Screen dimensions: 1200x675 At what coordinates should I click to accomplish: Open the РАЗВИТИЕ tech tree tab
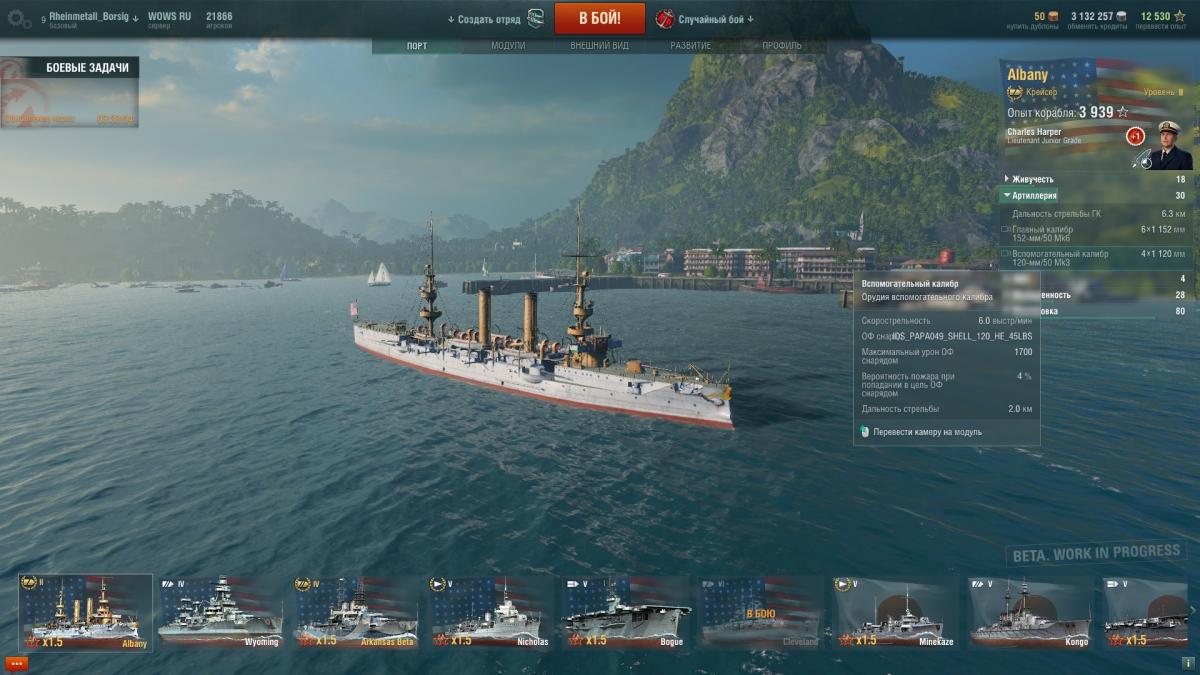pos(691,46)
